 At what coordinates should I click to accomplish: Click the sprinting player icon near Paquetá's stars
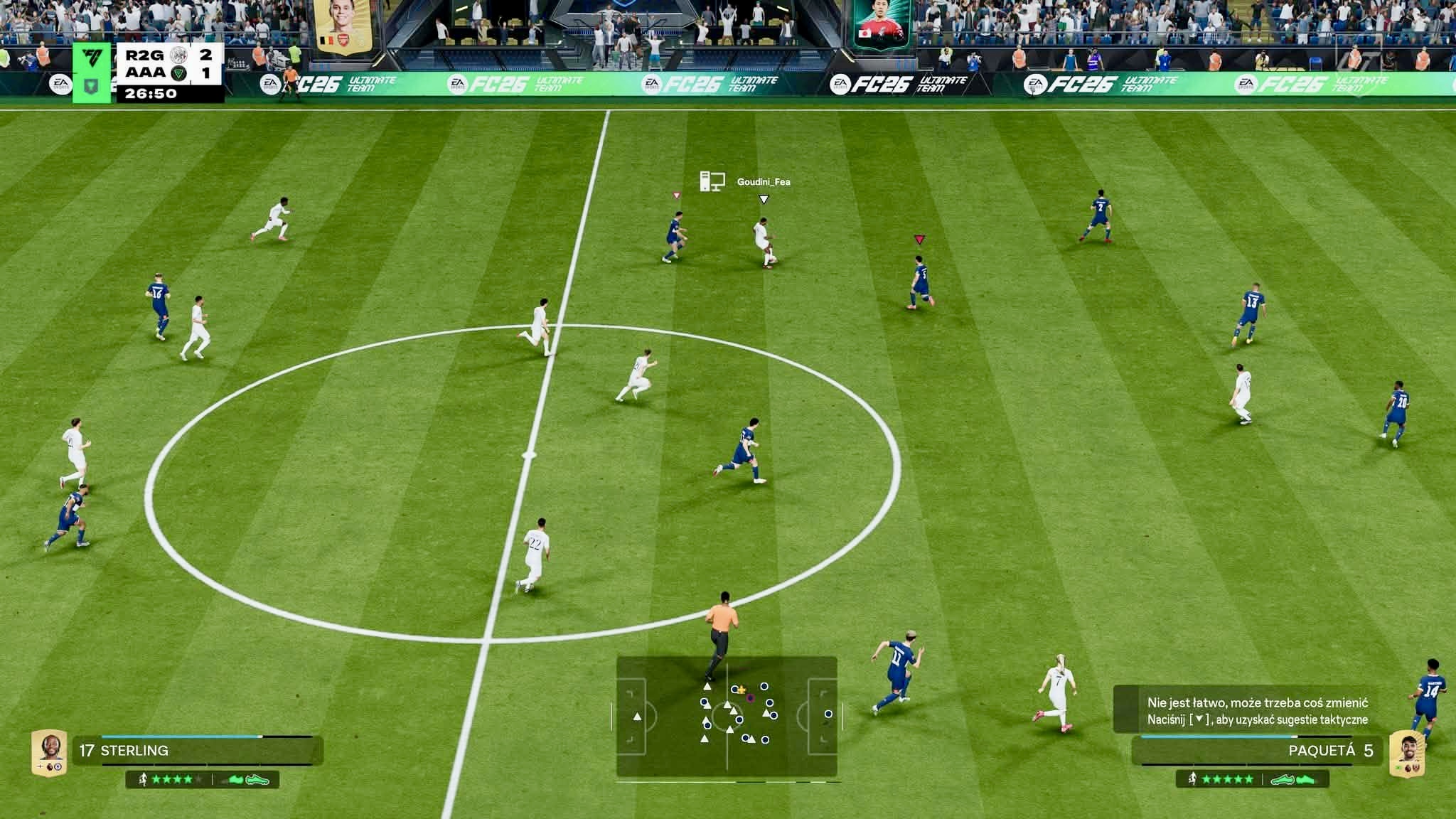coord(1193,779)
